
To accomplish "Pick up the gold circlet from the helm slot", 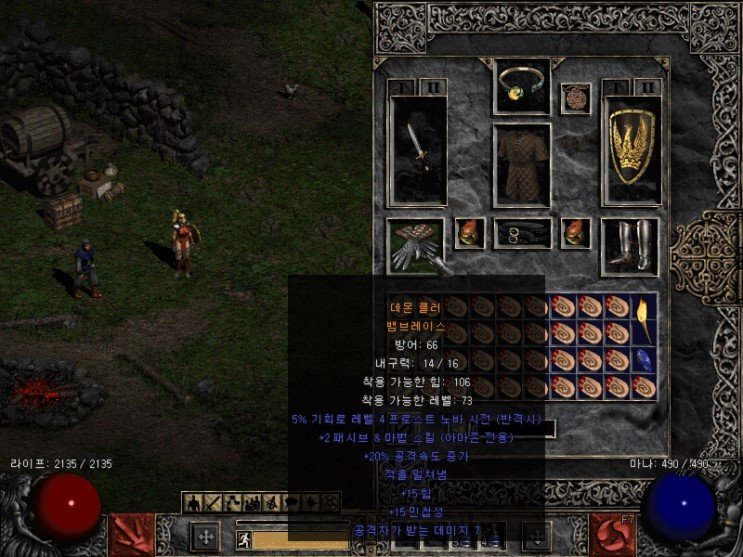I will pyautogui.click(x=522, y=86).
